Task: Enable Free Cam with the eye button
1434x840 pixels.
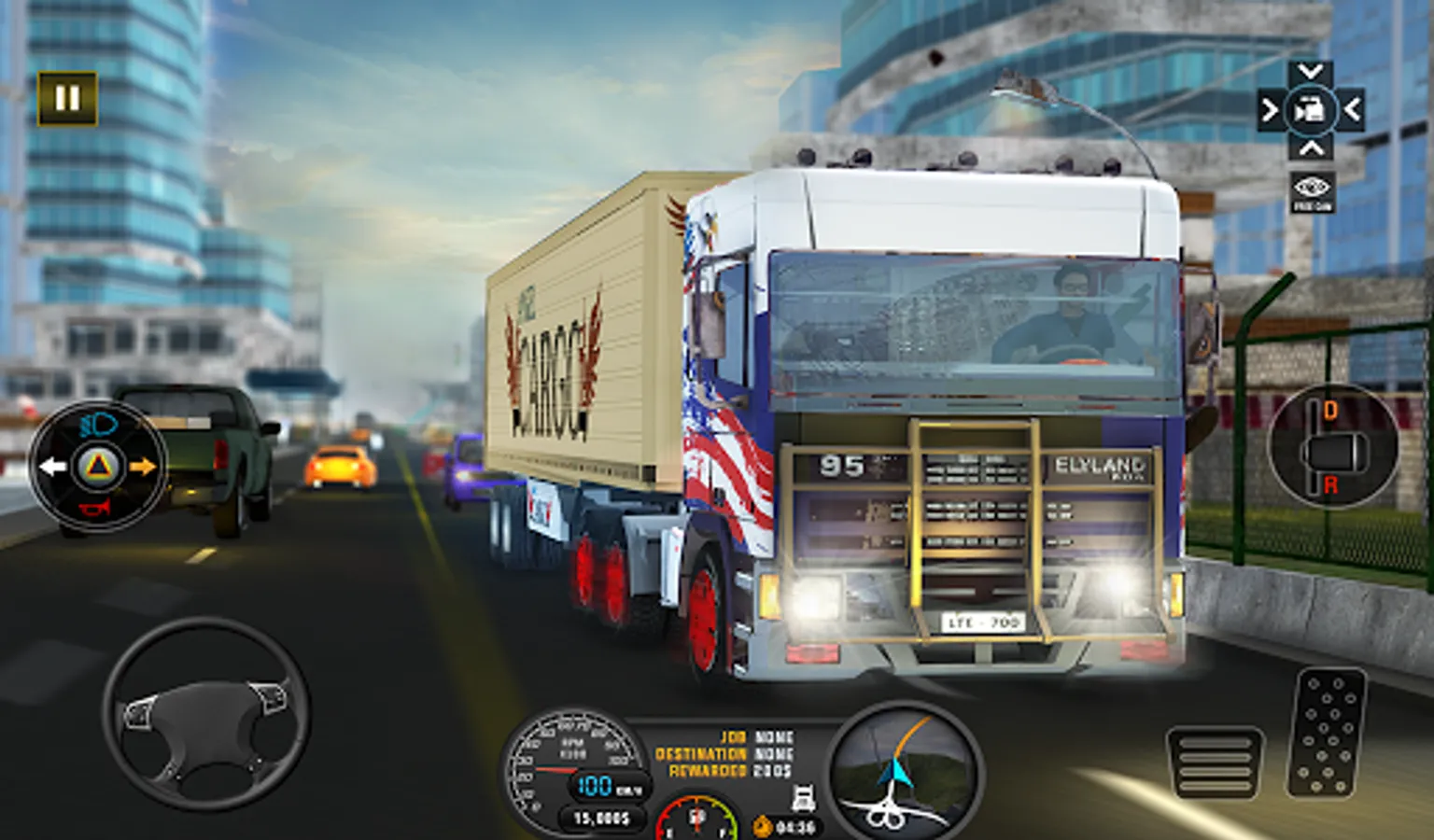Action: [1312, 191]
